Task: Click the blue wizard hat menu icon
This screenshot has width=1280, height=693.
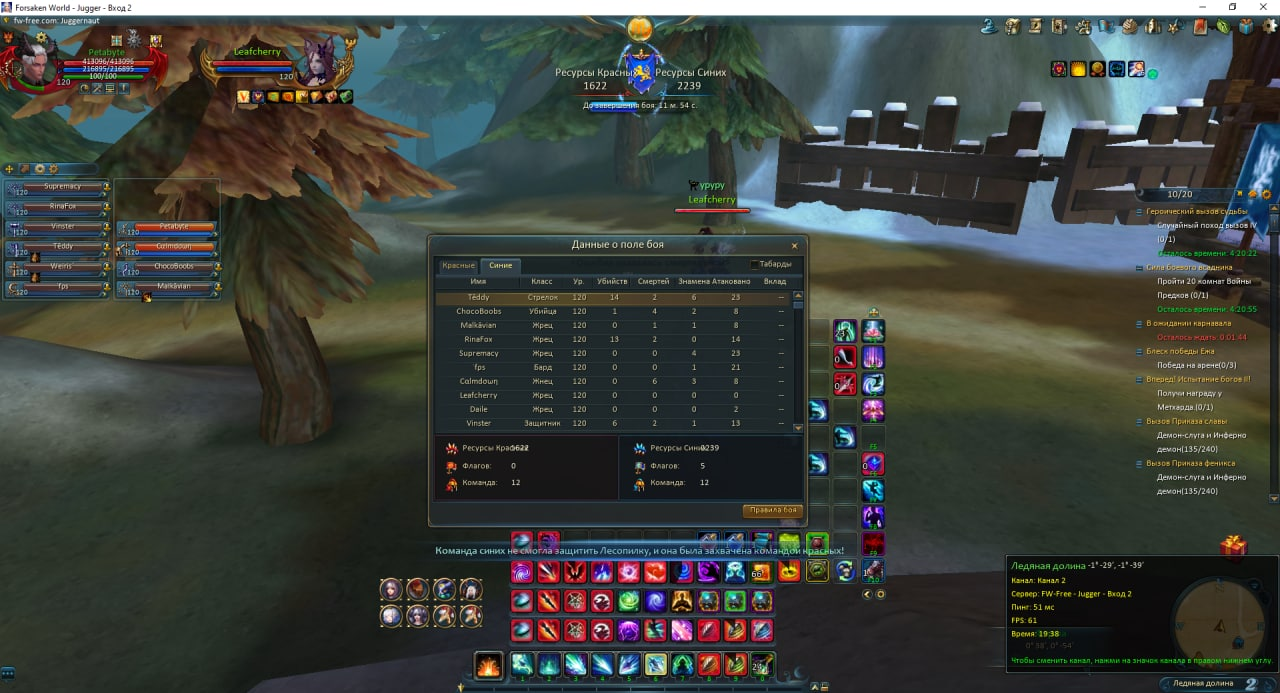Action: click(x=988, y=27)
